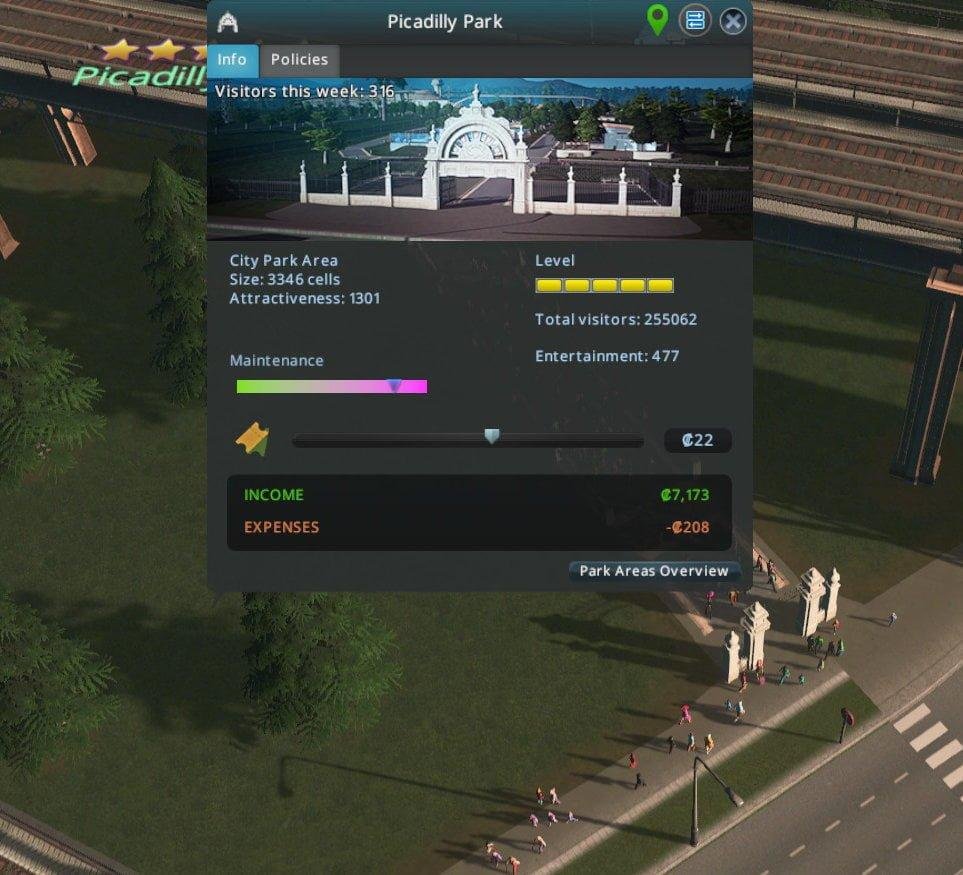Open the Park Areas Overview
The width and height of the screenshot is (963, 875).
pos(654,571)
